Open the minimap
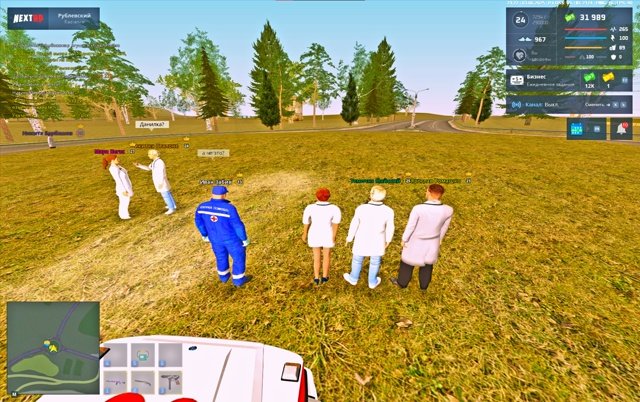 53,347
